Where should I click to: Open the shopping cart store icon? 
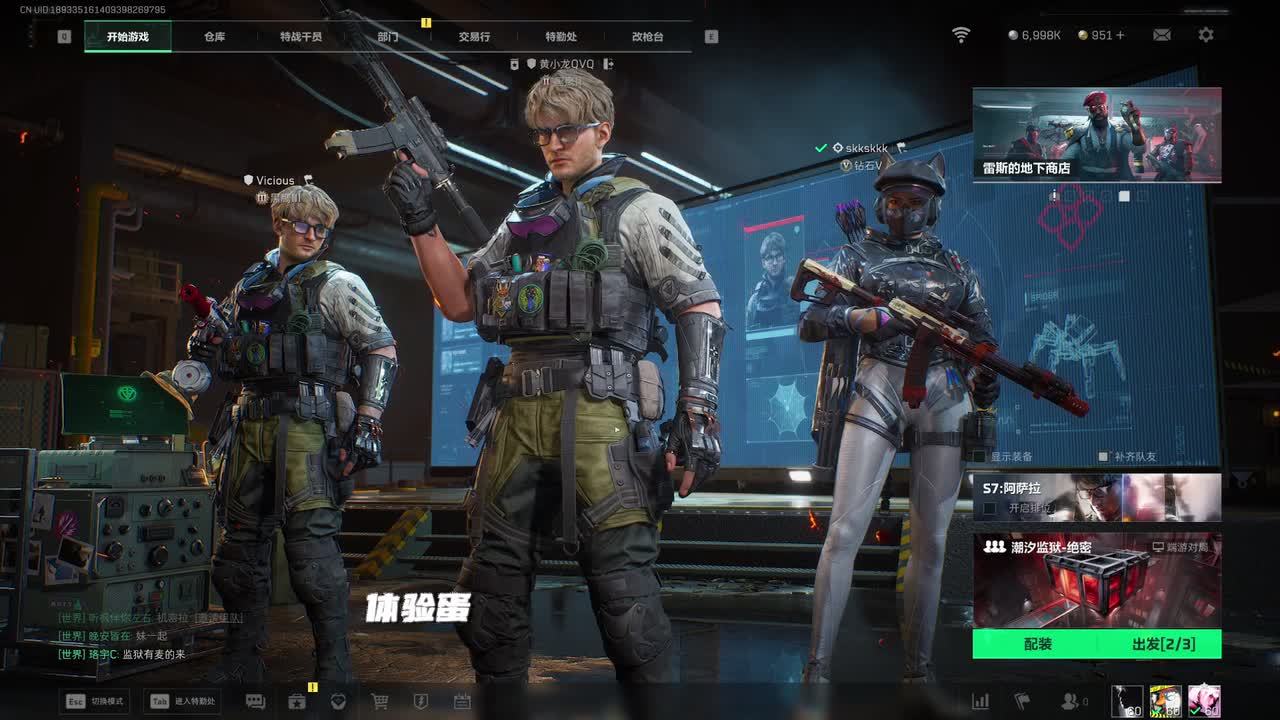(380, 702)
